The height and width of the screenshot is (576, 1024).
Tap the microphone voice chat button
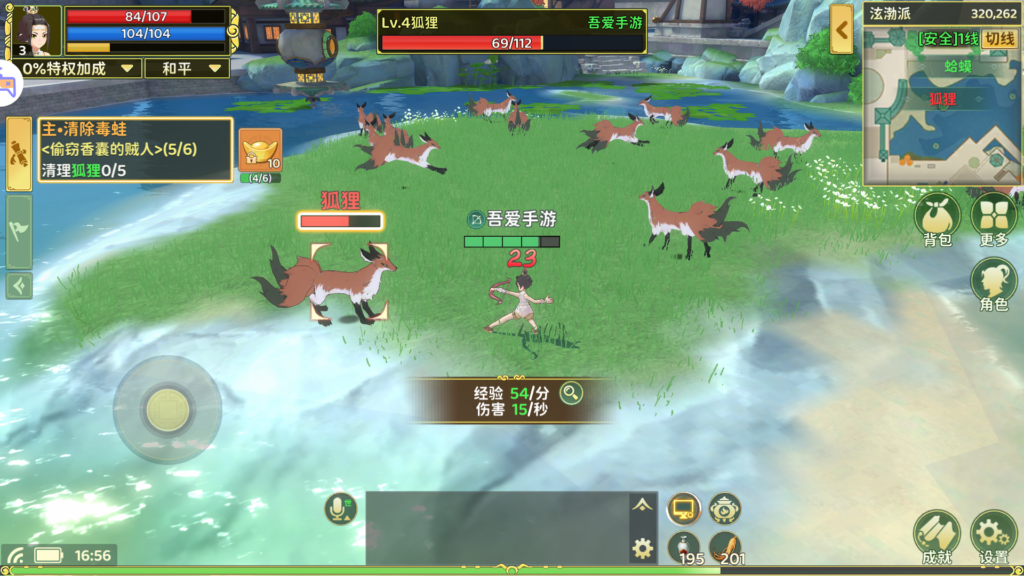[340, 510]
